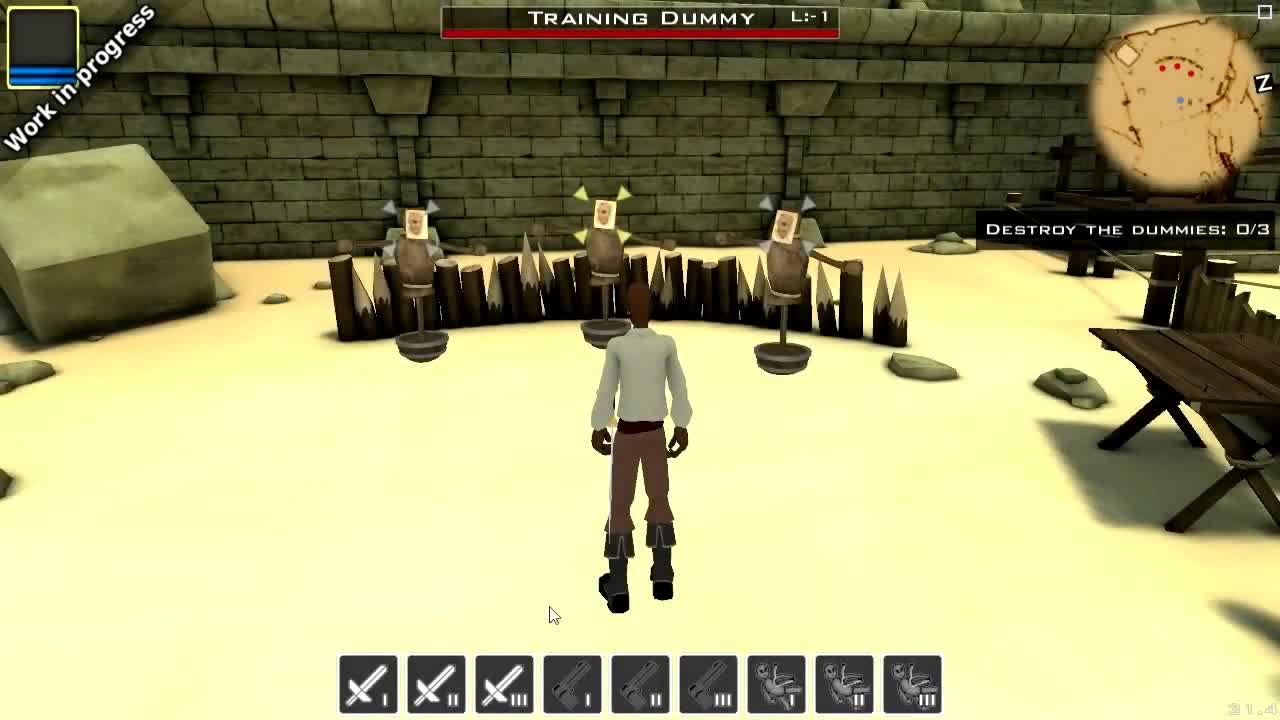Click the Z compass marker on the minimap
This screenshot has width=1280, height=720.
1262,82
